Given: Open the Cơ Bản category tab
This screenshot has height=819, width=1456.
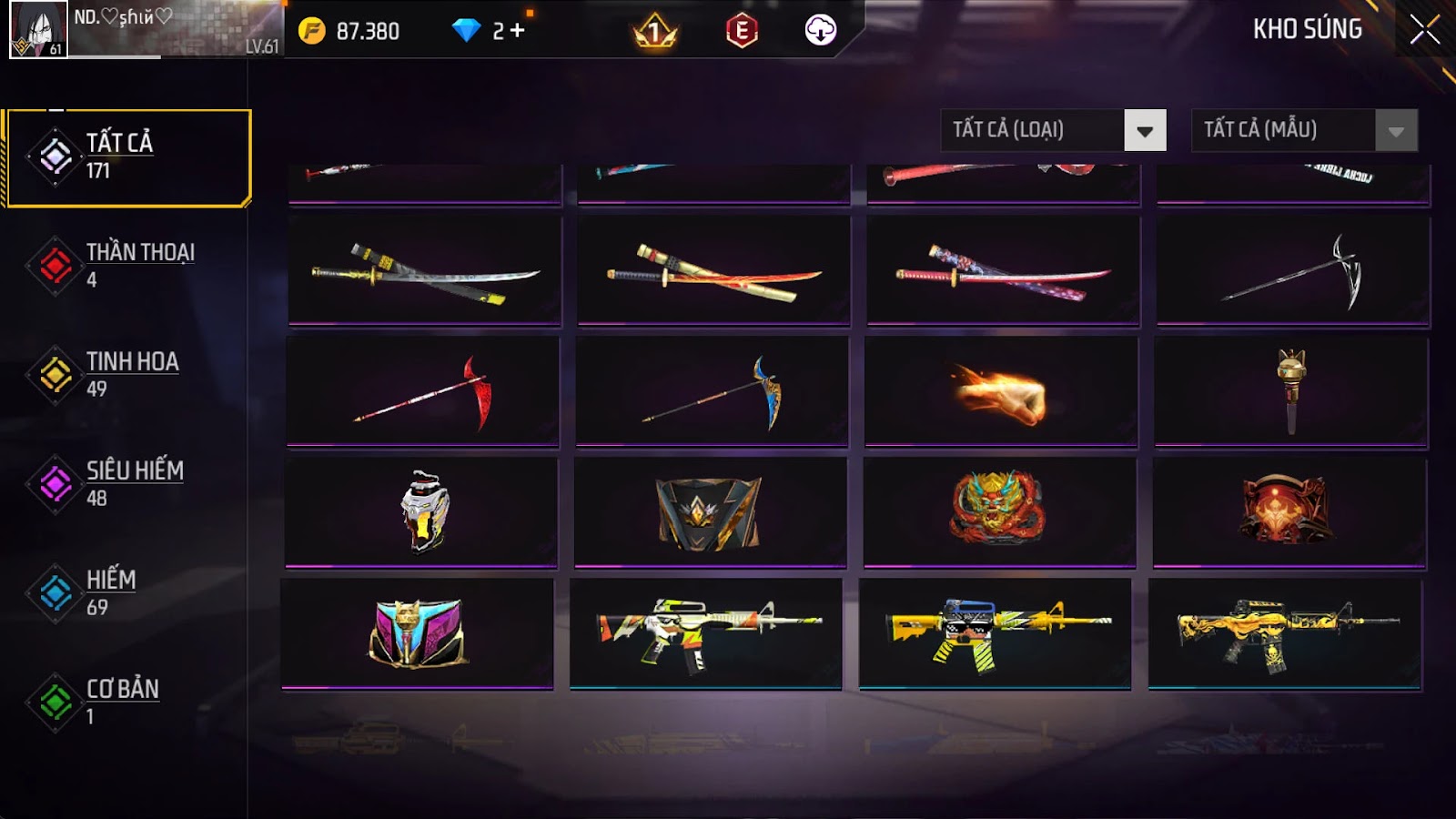Looking at the screenshot, I should 123,702.
